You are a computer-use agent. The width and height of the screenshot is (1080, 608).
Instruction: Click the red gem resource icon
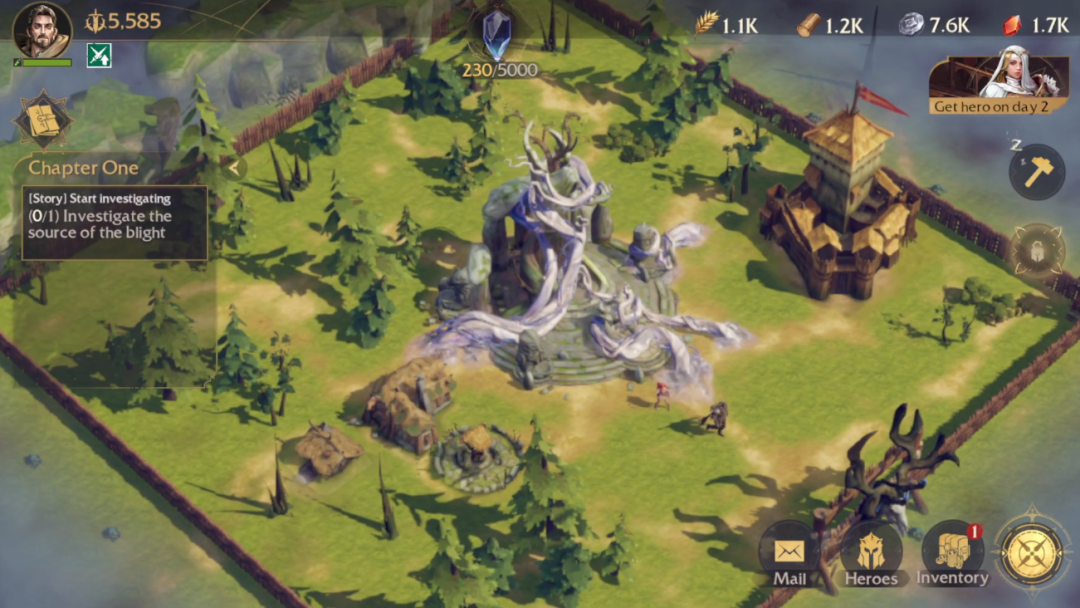point(1012,25)
